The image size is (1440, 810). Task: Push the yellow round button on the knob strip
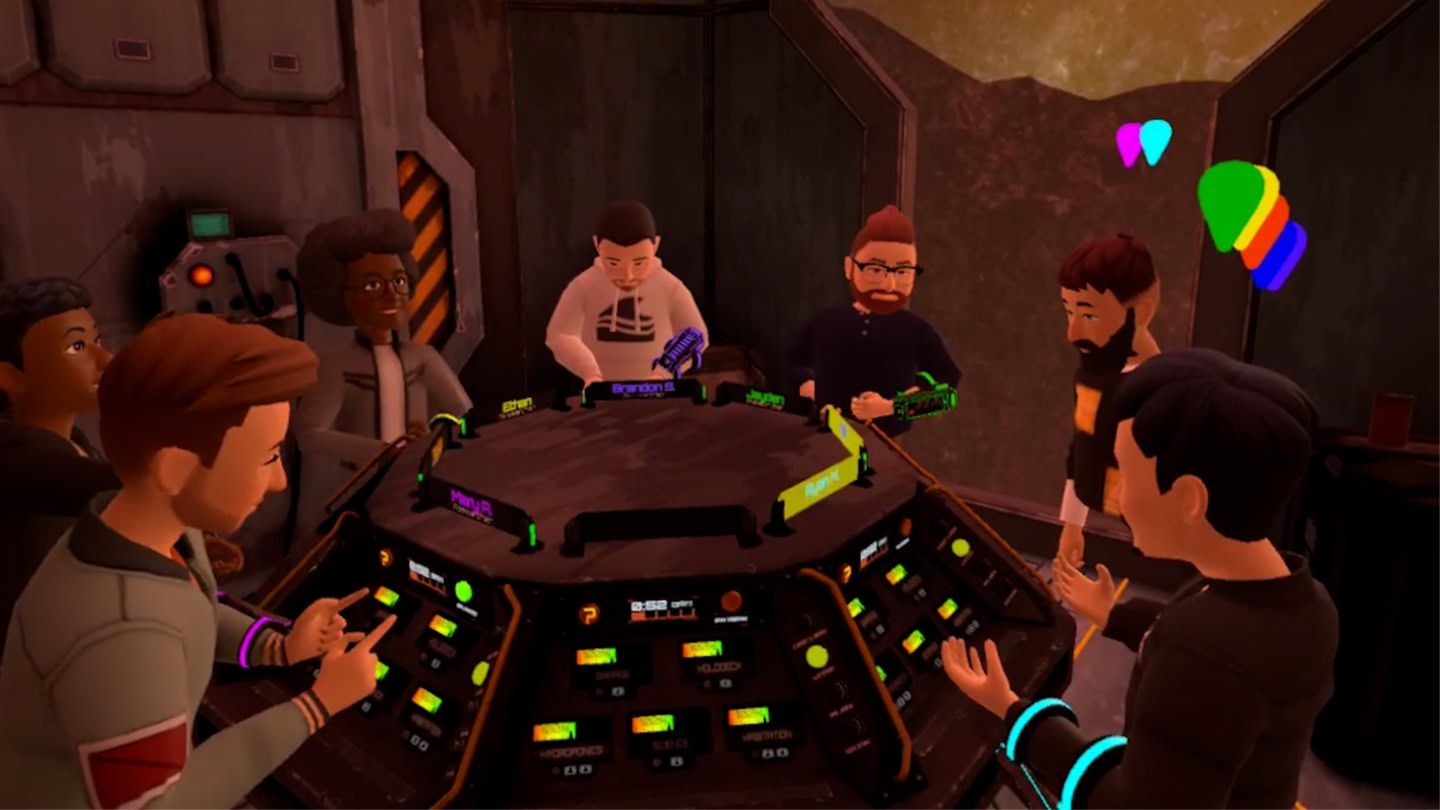(817, 657)
